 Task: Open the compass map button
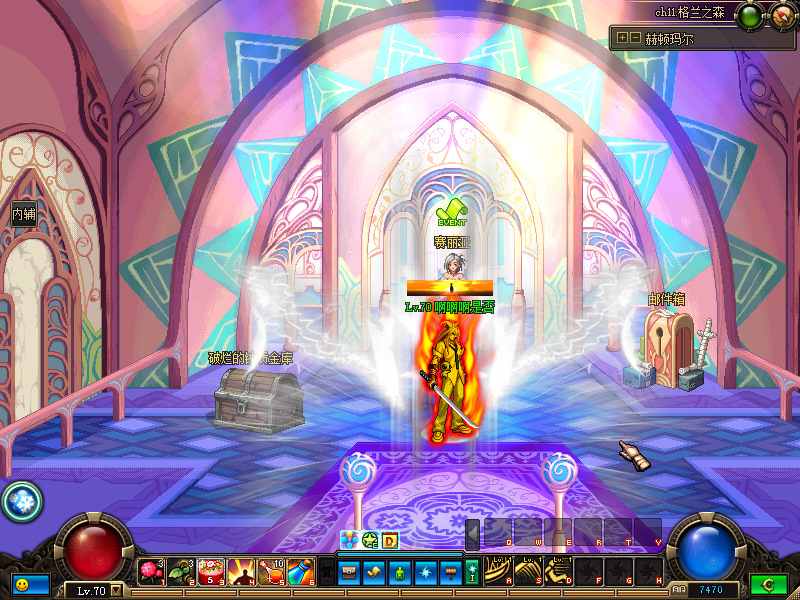click(x=781, y=16)
